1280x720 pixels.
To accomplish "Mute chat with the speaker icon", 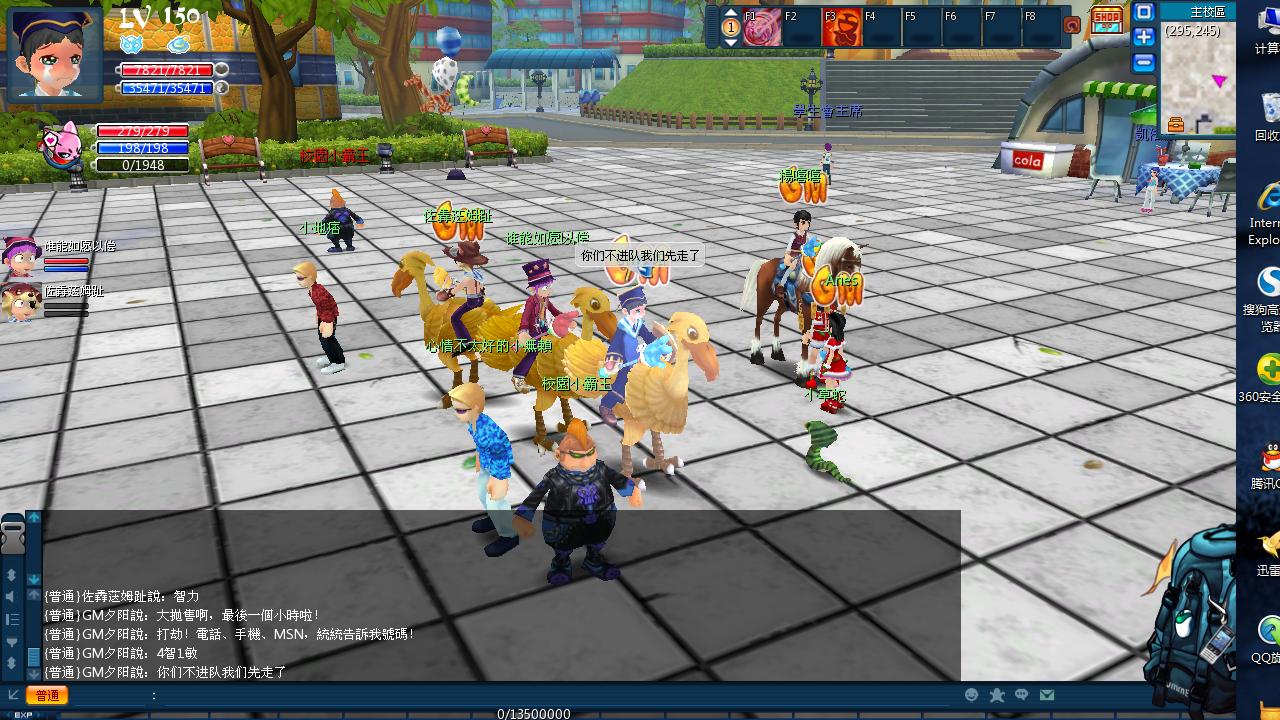I will coord(10,597).
